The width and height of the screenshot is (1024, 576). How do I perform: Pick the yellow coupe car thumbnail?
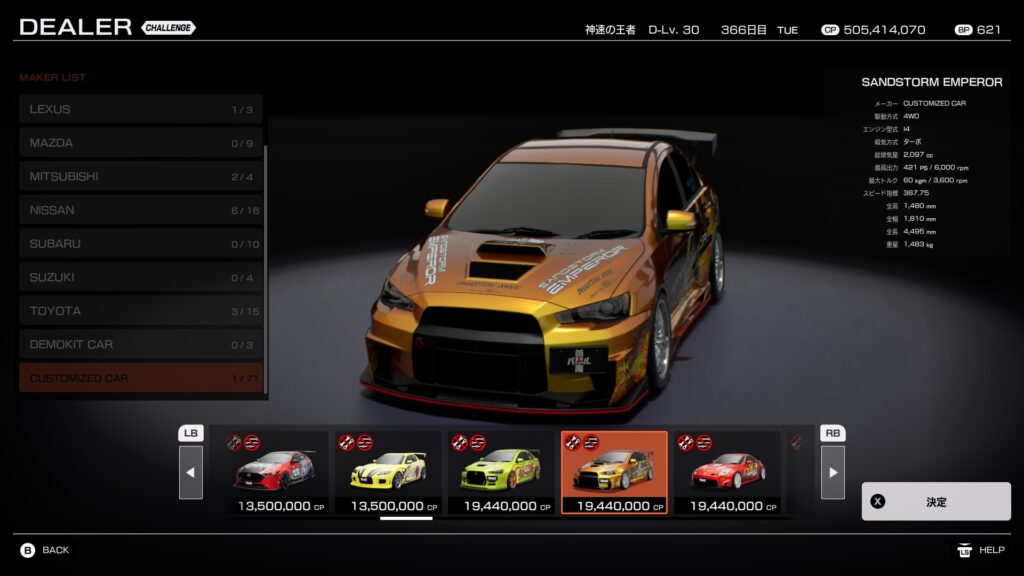click(x=387, y=472)
